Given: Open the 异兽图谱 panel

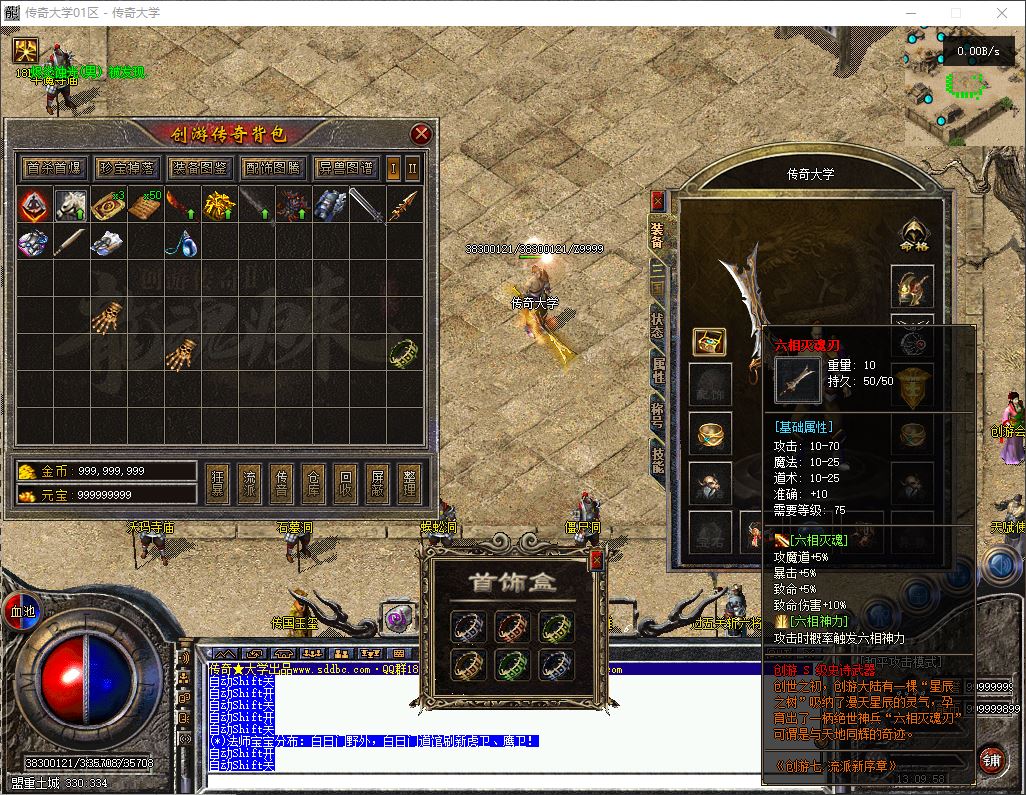Looking at the screenshot, I should click(345, 167).
